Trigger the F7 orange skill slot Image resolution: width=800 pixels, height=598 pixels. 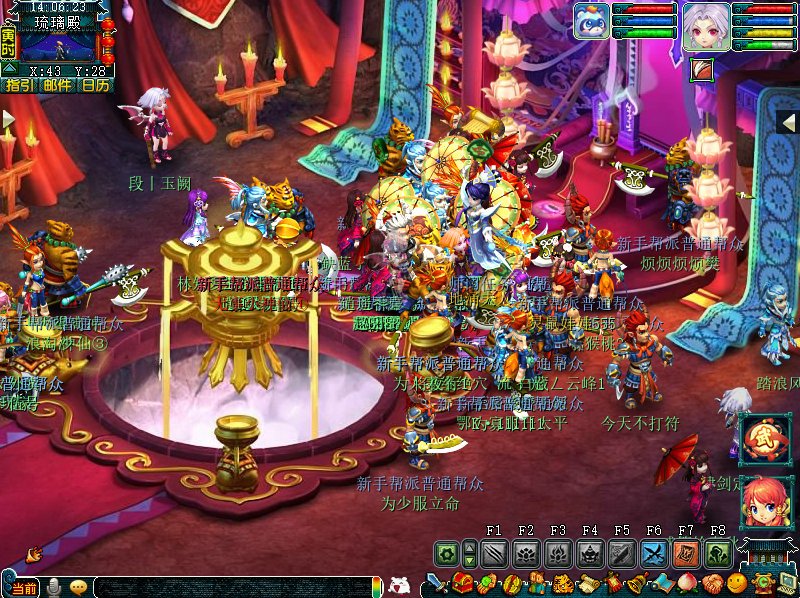pos(686,553)
